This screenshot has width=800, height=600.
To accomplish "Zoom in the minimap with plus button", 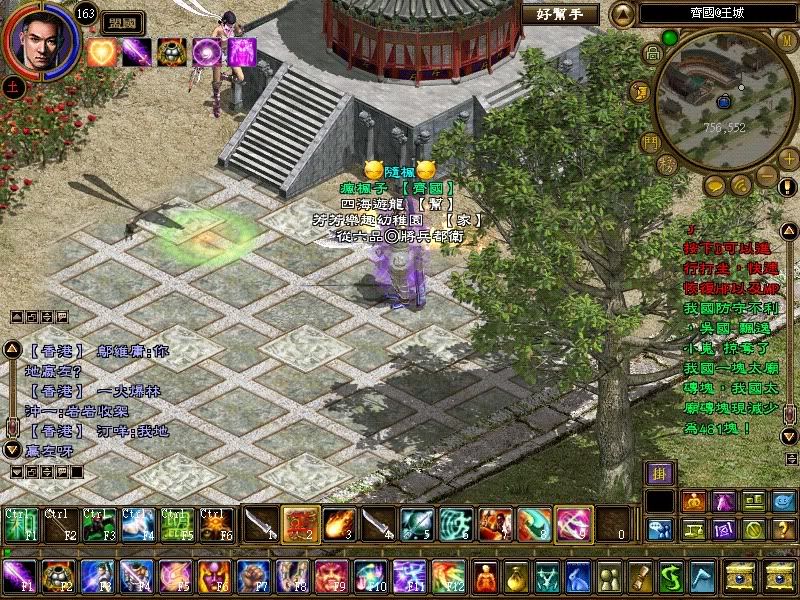I will pos(789,158).
